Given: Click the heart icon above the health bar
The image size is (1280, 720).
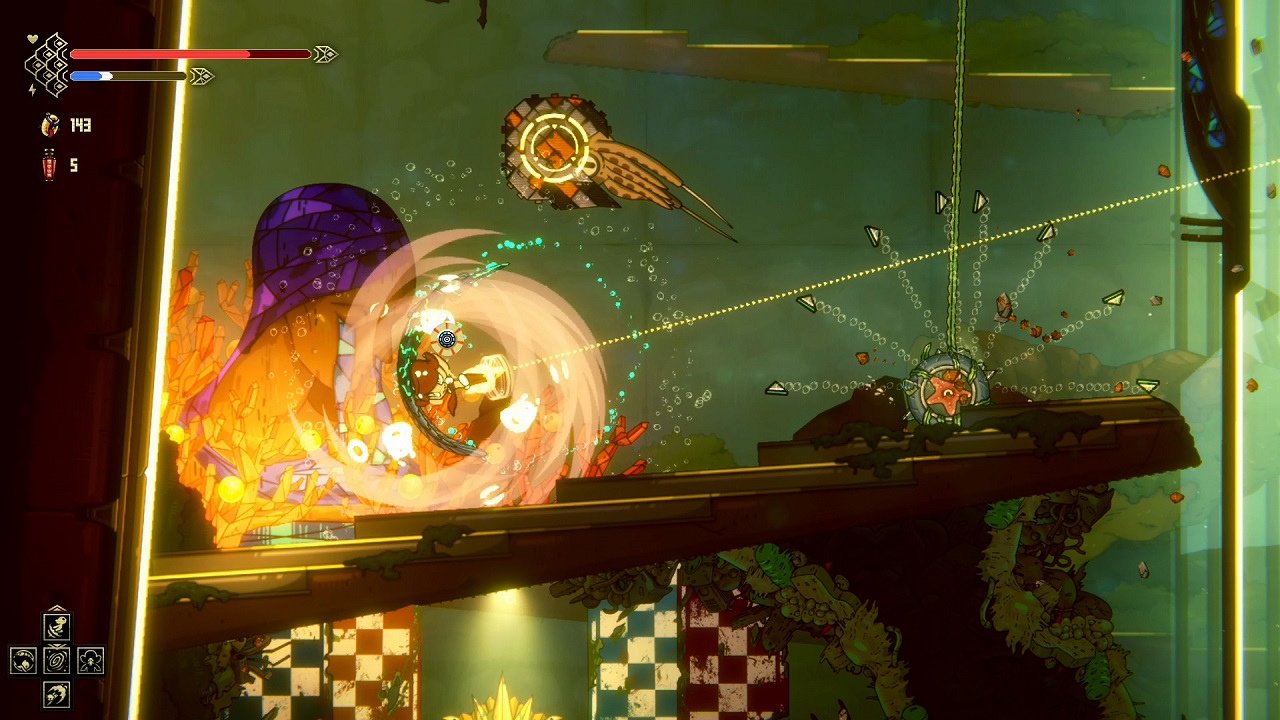Looking at the screenshot, I should coord(31,37).
